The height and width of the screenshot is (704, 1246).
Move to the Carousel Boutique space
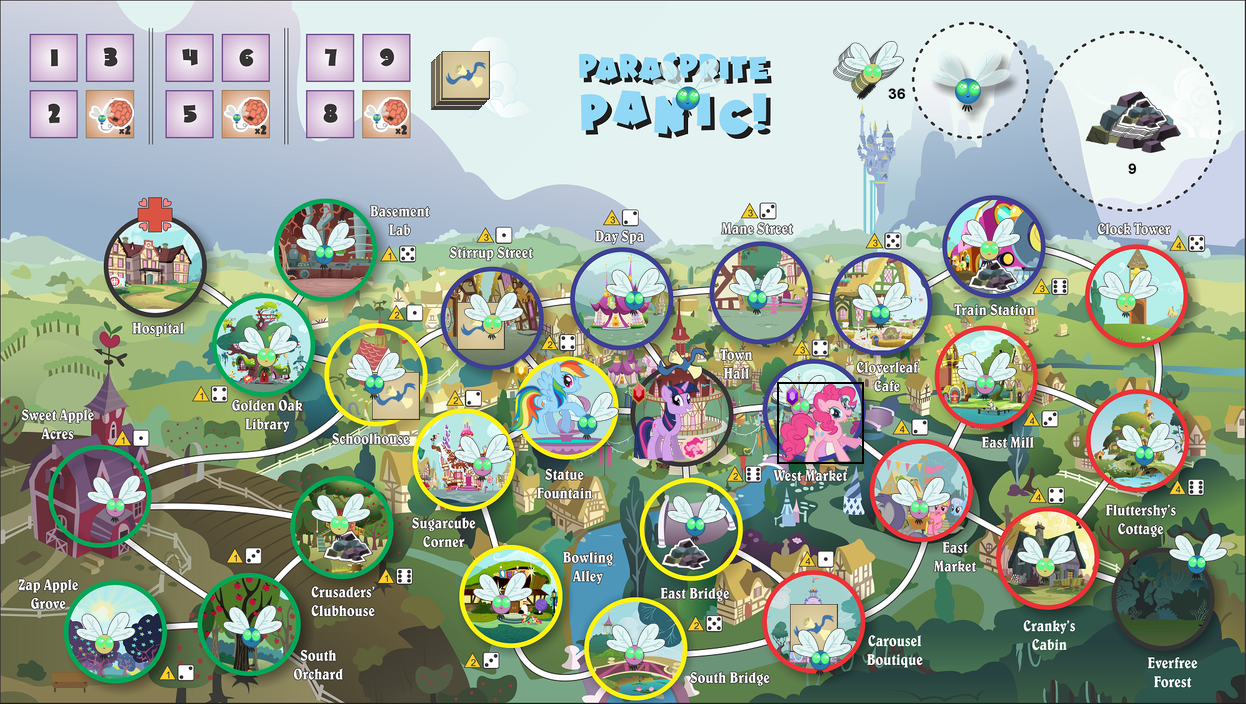[x=814, y=621]
